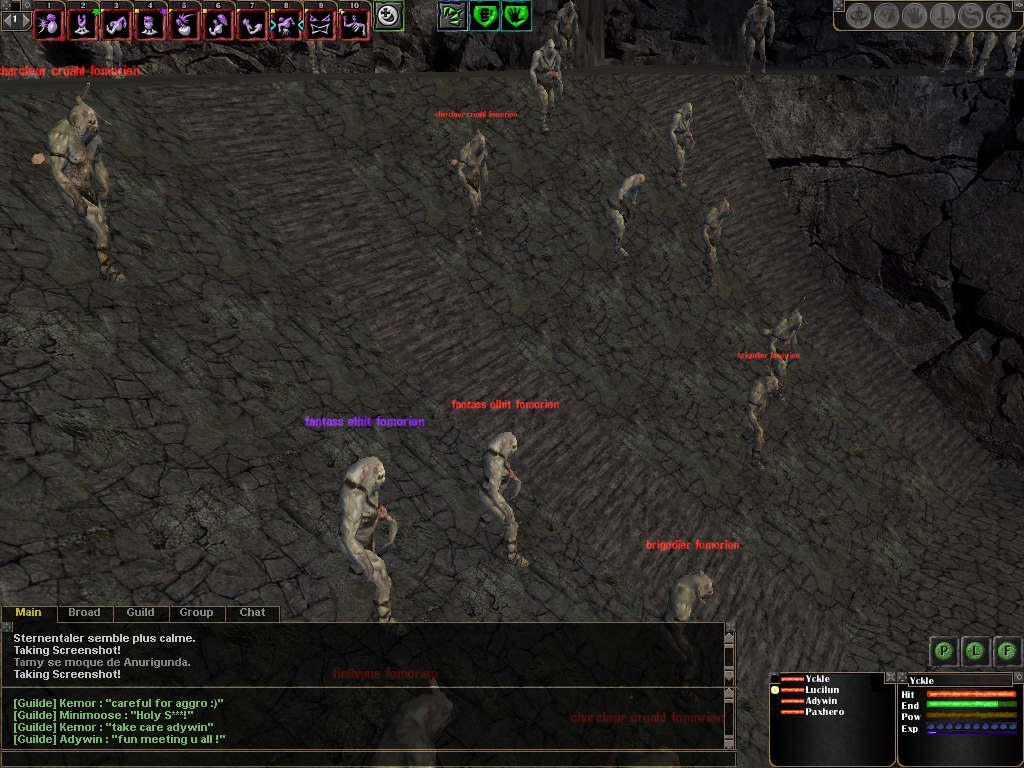This screenshot has width=1024, height=768.
Task: Choose Paxhero from the group window
Action: (824, 712)
